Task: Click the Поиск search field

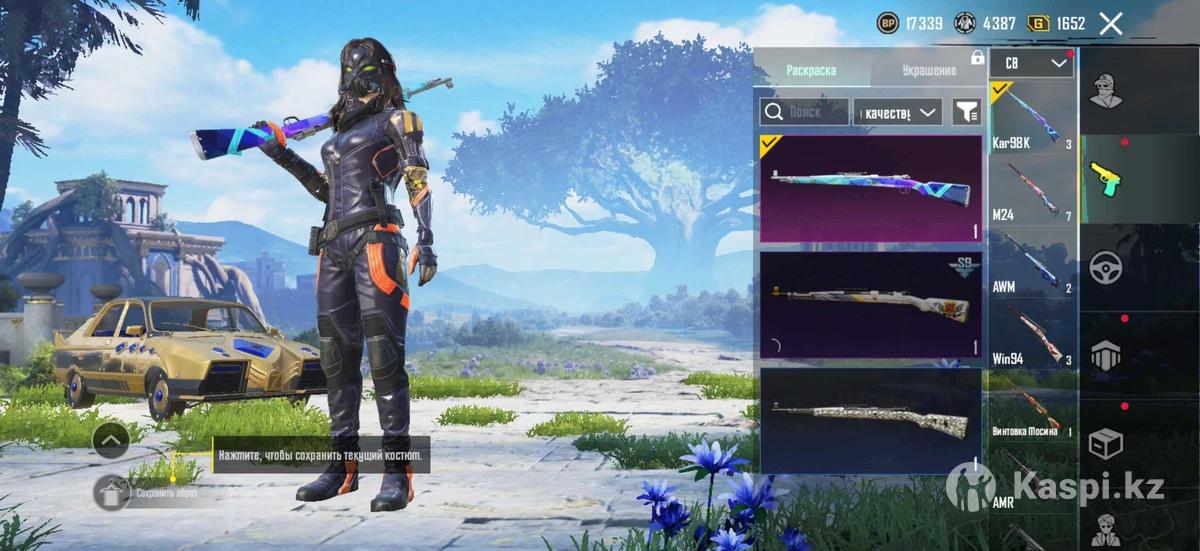Action: 805,112
